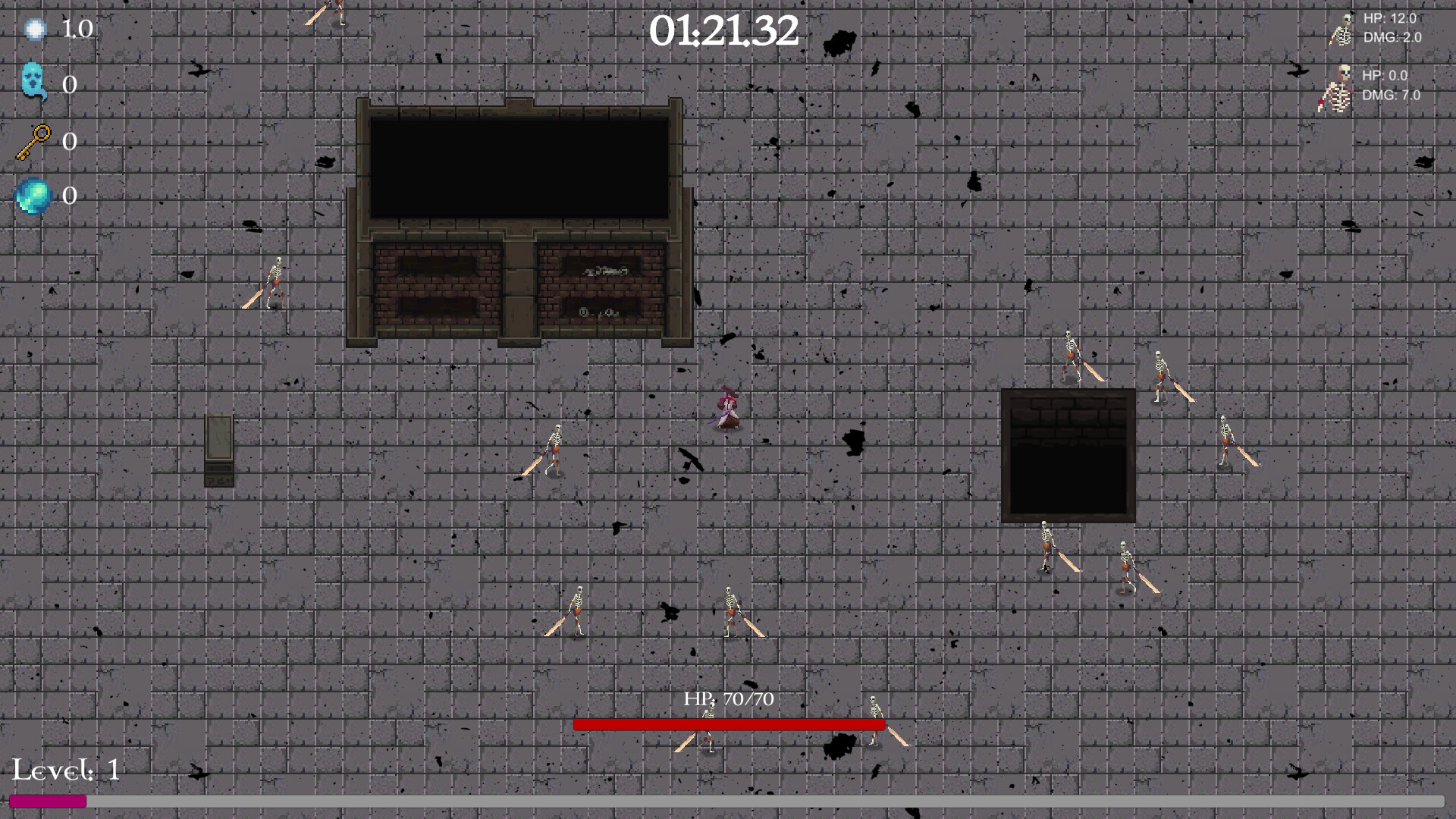1456x819 pixels.
Task: Click the red player health bar
Action: click(728, 724)
